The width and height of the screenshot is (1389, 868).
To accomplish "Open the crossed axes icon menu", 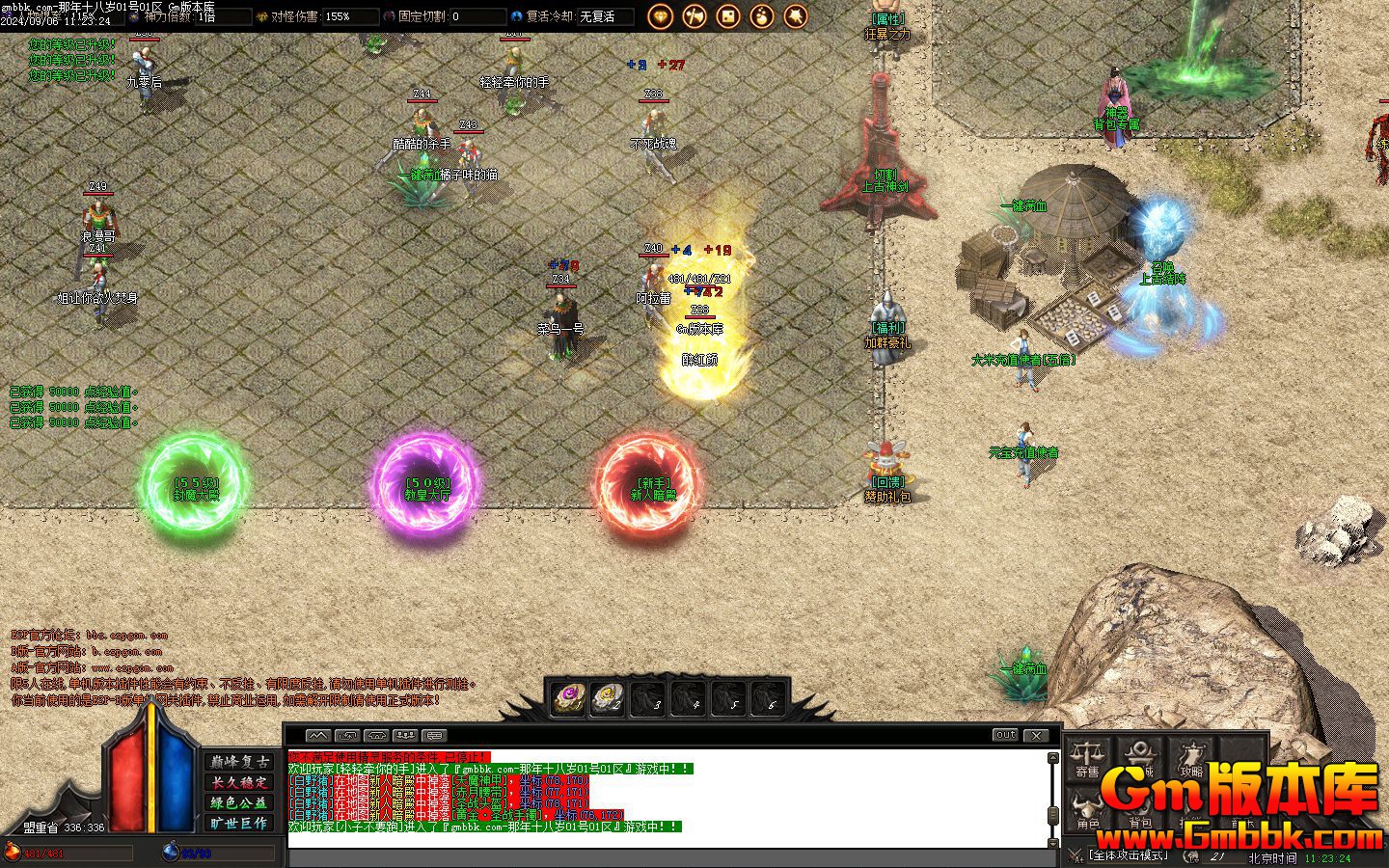I will [x=694, y=15].
